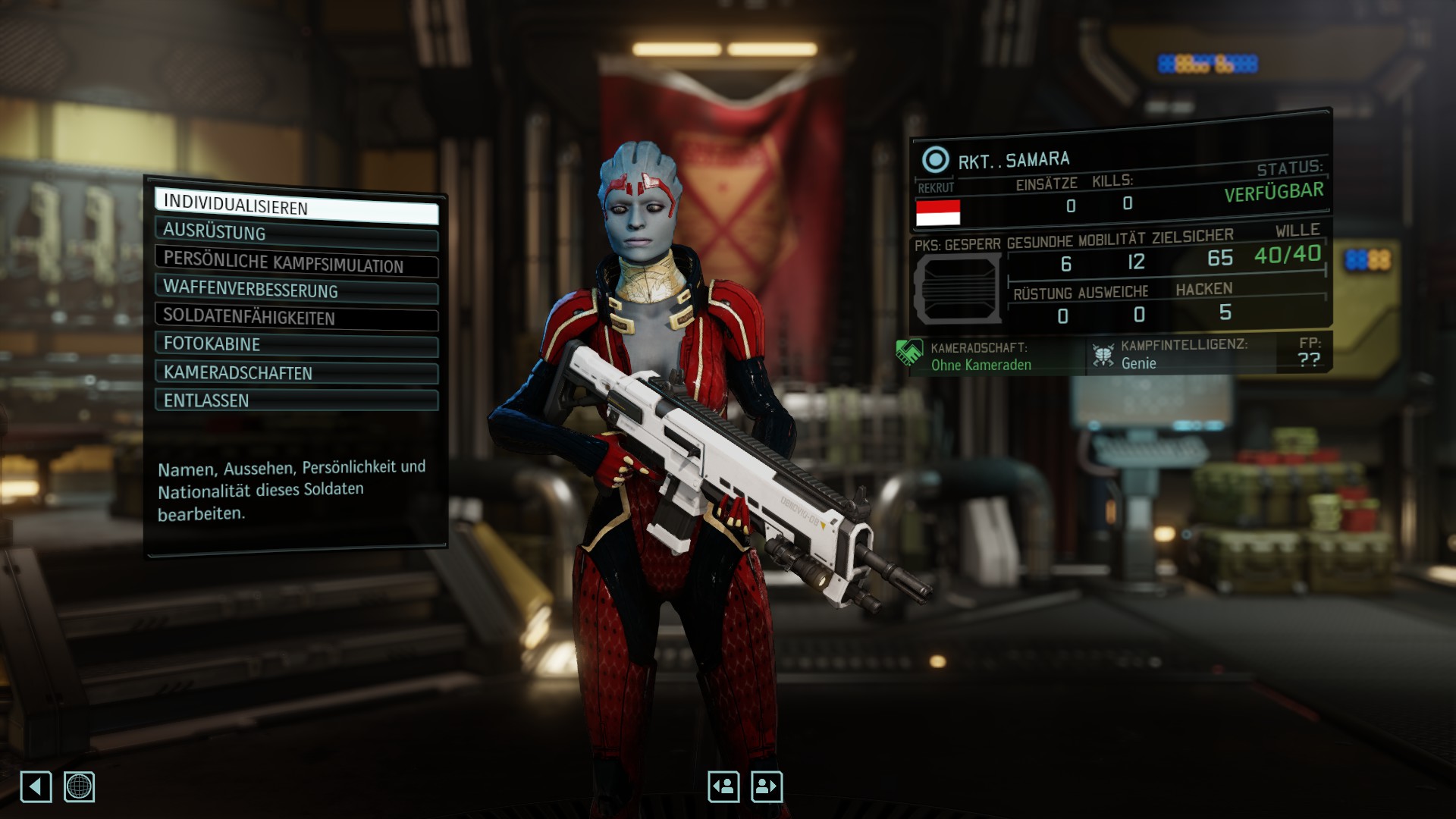Switch to the next soldier
1456x819 pixels.
coord(767,786)
